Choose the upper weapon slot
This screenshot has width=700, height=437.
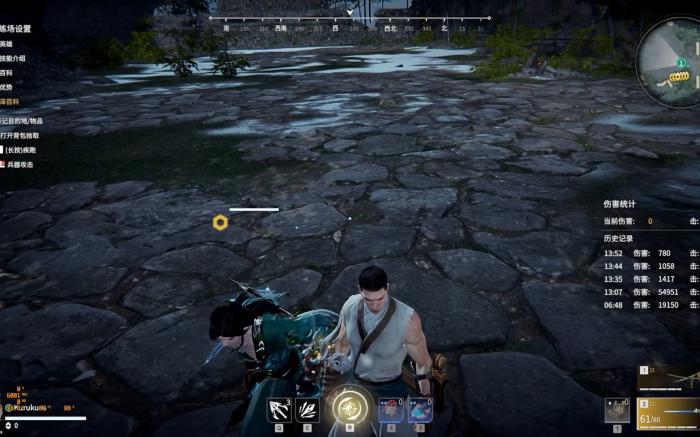coord(668,378)
